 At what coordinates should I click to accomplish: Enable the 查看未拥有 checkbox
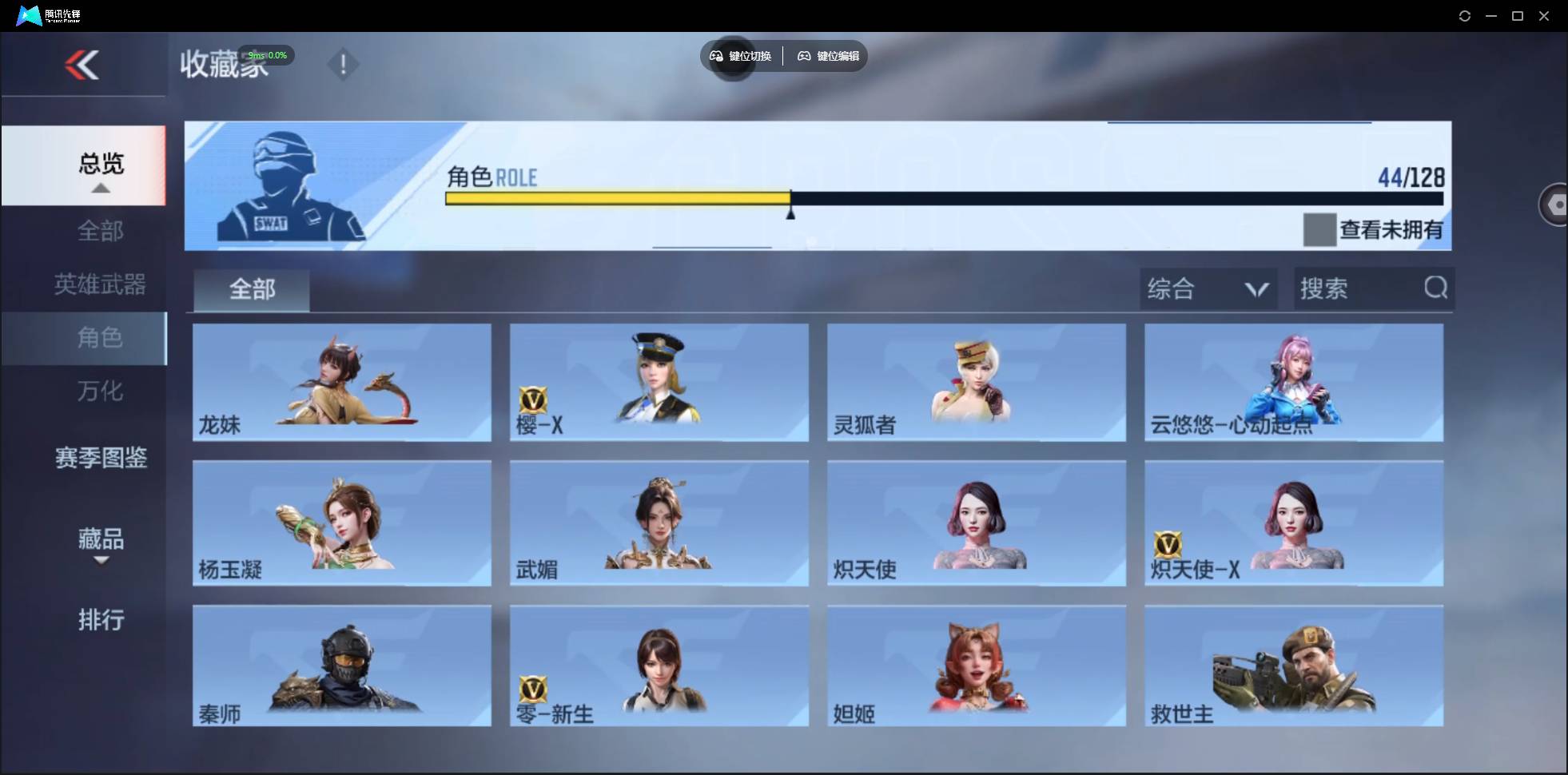[x=1319, y=230]
